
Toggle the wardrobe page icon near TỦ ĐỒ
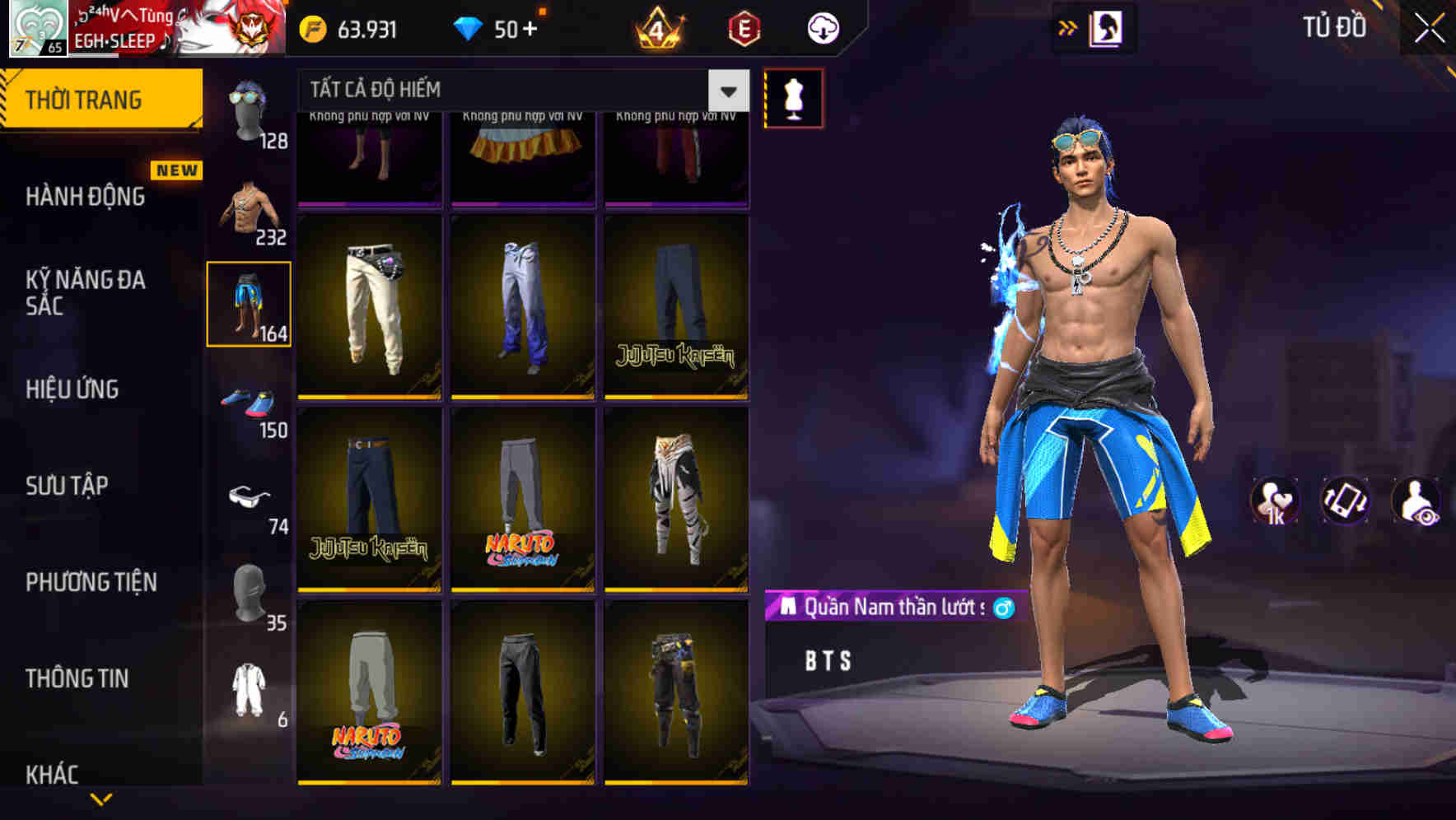(x=1108, y=26)
